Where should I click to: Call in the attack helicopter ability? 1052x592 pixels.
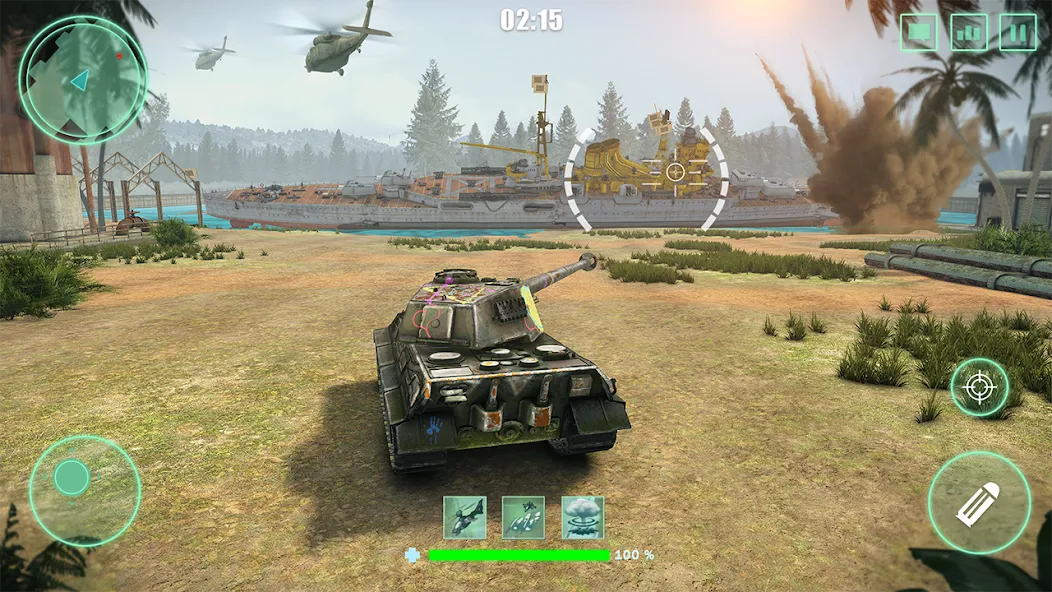coord(465,518)
